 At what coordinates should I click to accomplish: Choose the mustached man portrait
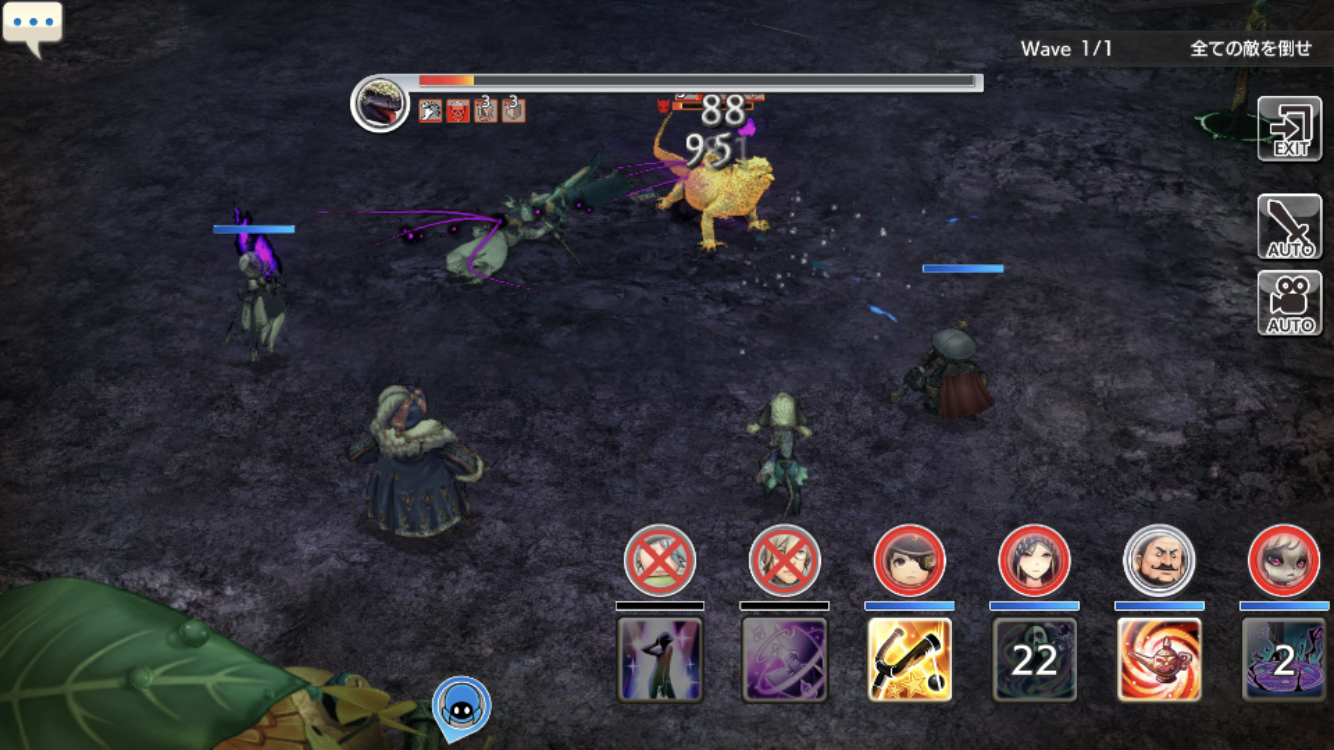(1159, 560)
